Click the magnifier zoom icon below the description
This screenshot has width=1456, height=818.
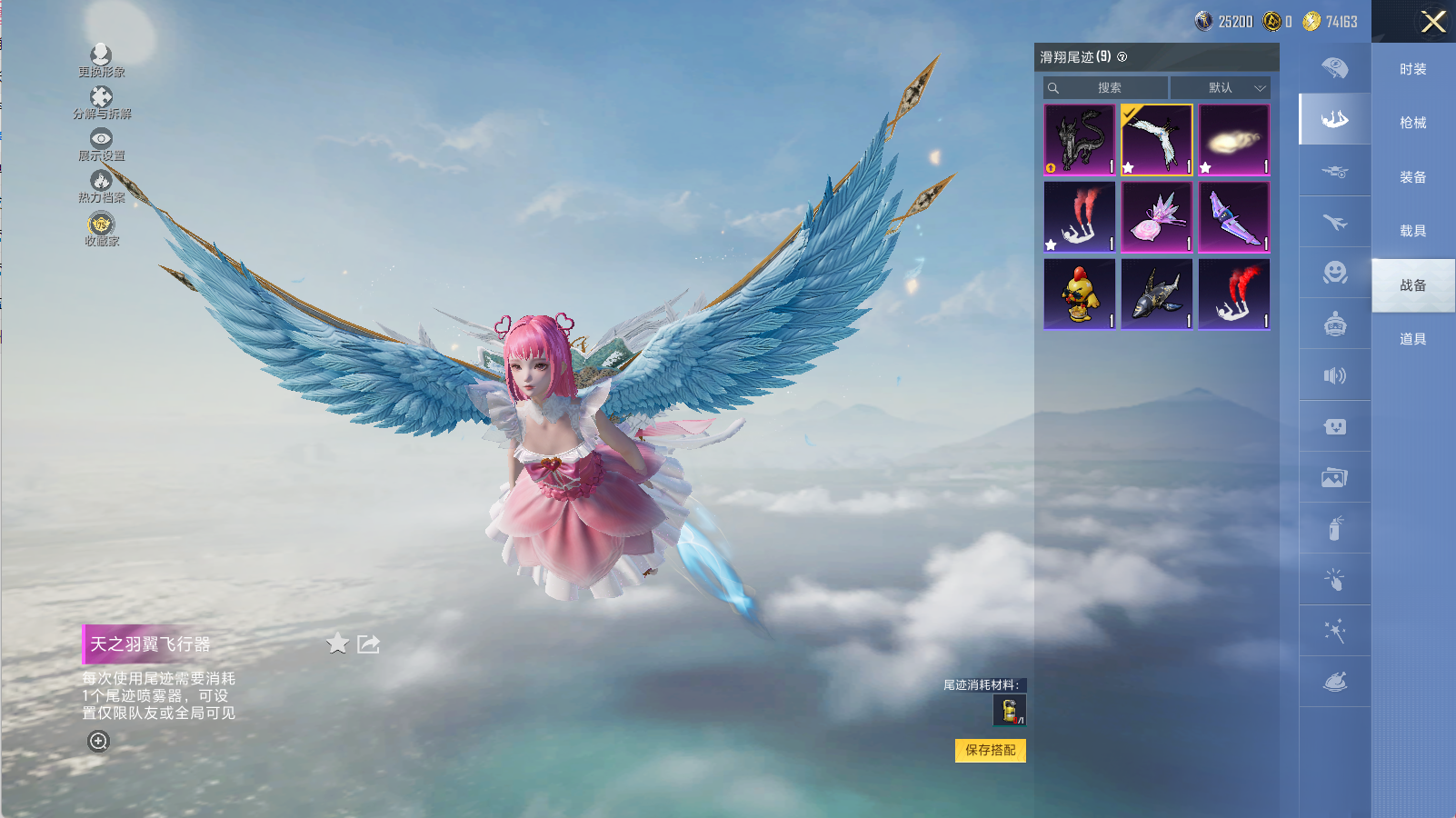point(98,741)
